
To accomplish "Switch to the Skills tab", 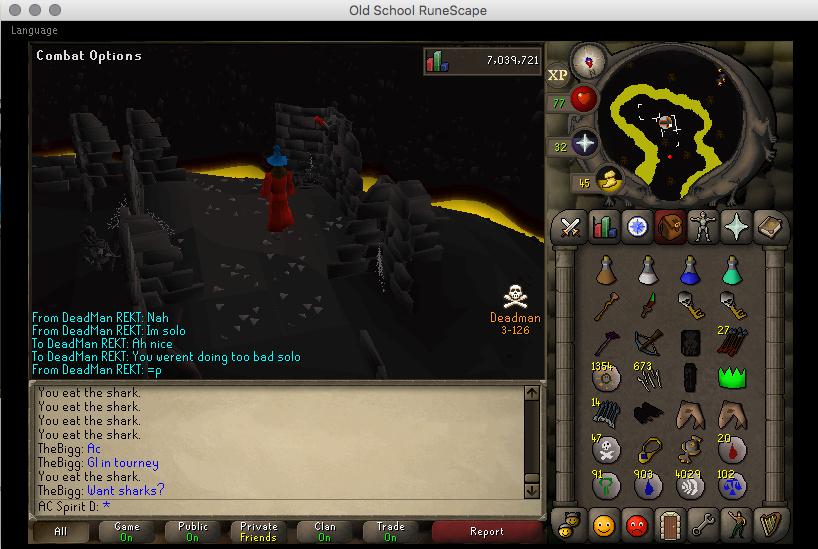I will 604,227.
